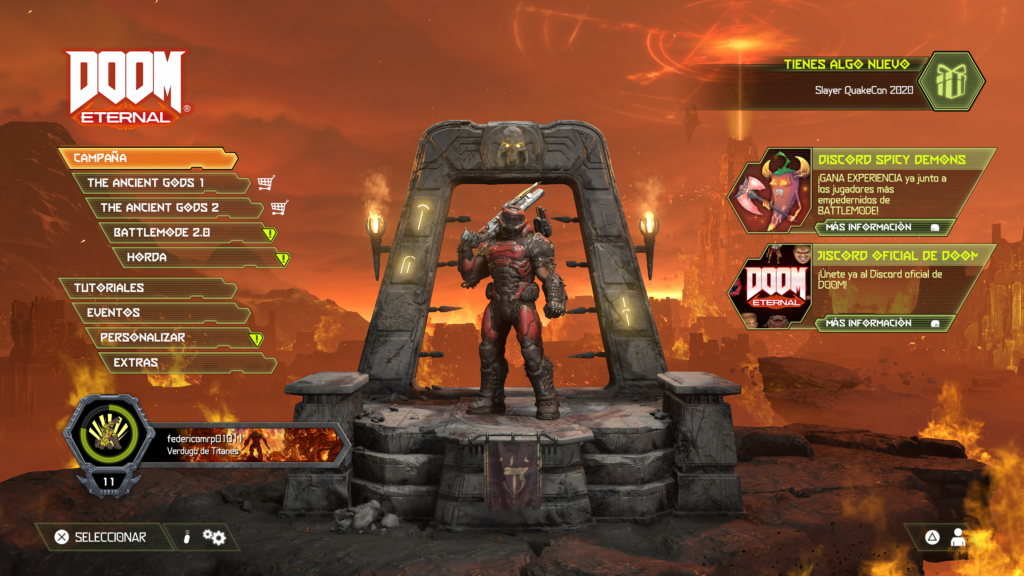Open Más Información for Discord Oficial de DOOM

pyautogui.click(x=882, y=323)
